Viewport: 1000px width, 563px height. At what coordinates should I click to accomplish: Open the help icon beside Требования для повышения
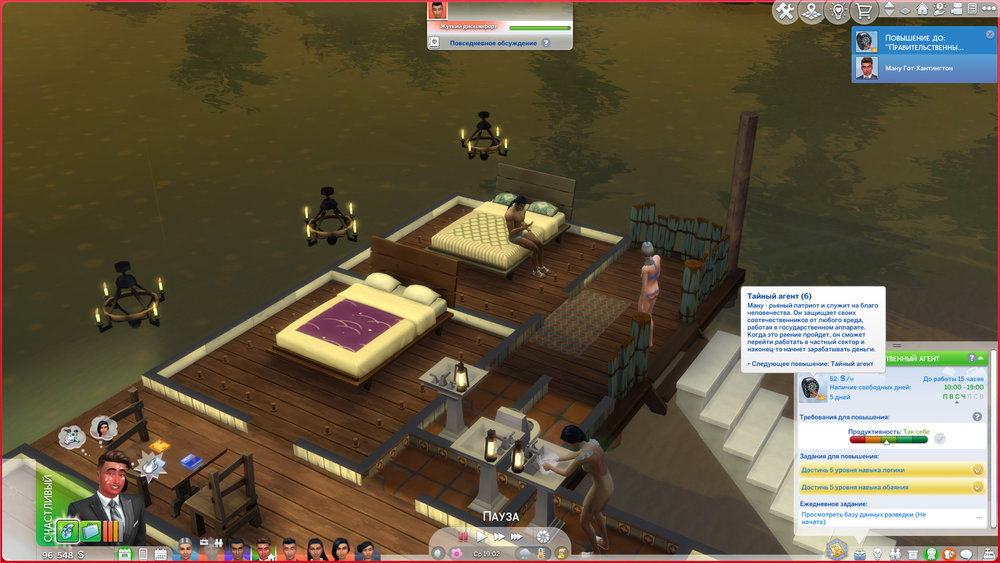point(976,416)
